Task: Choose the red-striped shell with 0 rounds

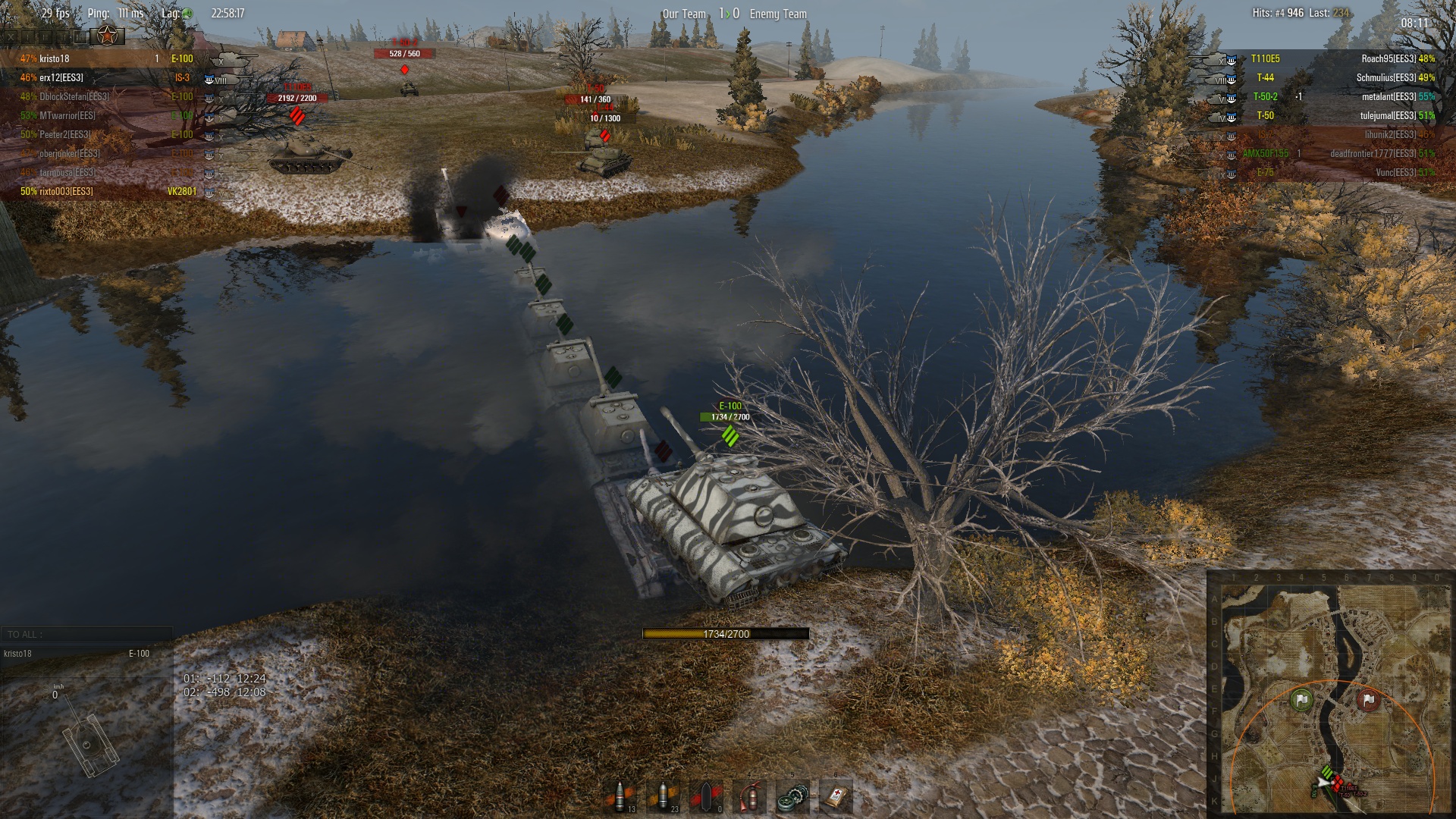Action: coord(707,796)
